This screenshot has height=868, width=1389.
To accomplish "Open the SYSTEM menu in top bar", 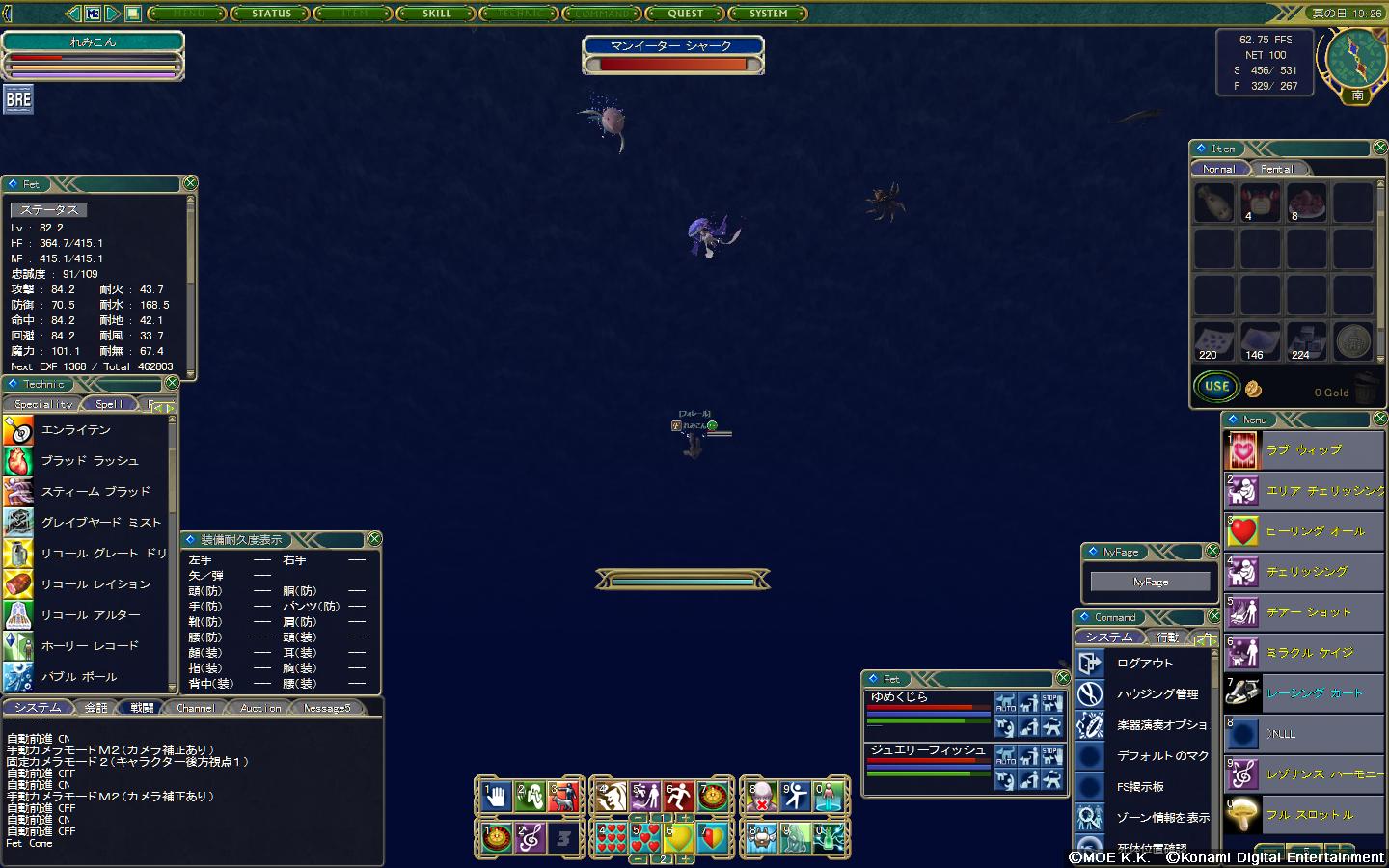I will (x=768, y=14).
